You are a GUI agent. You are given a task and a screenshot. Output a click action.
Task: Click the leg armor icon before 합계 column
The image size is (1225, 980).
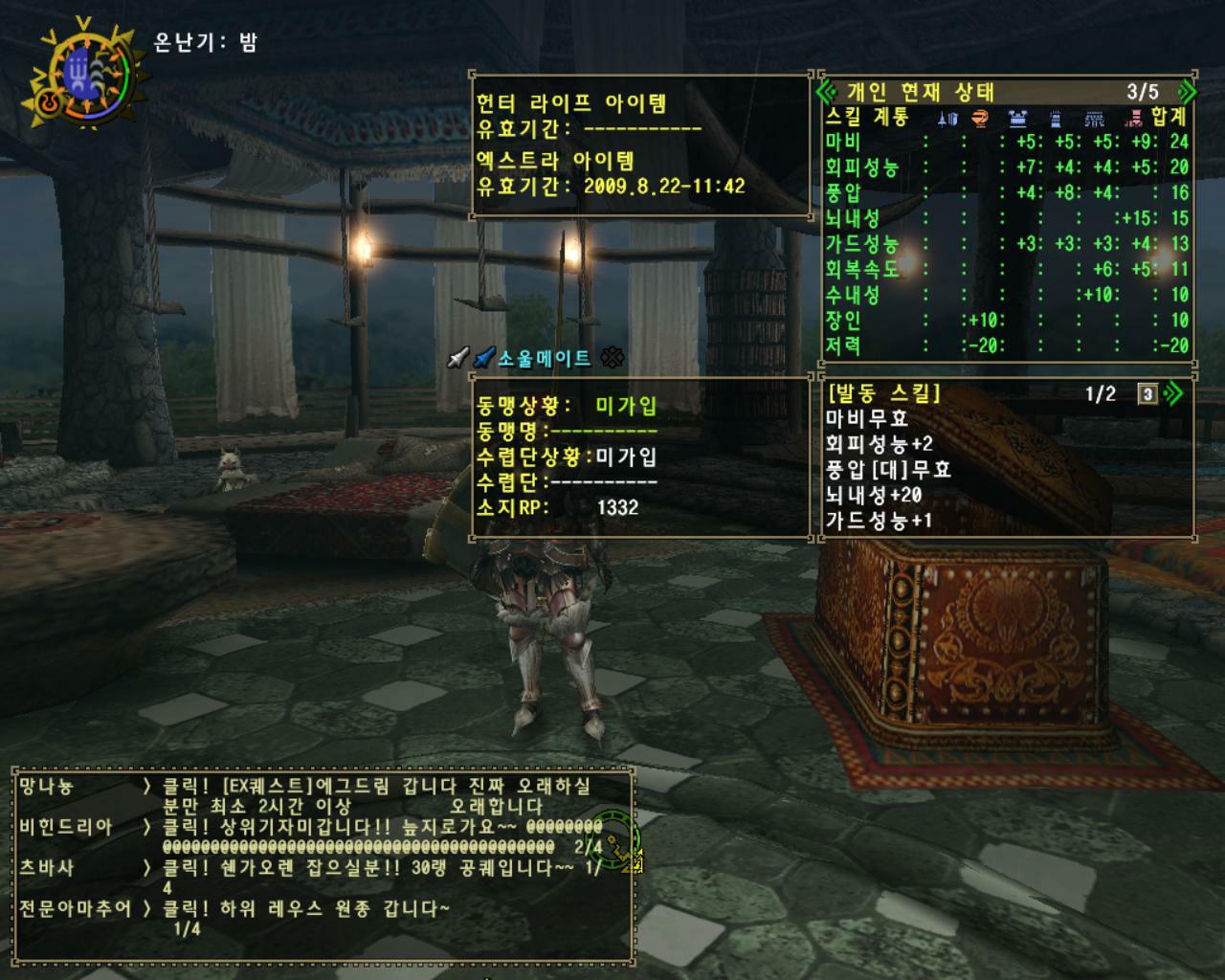click(1135, 117)
